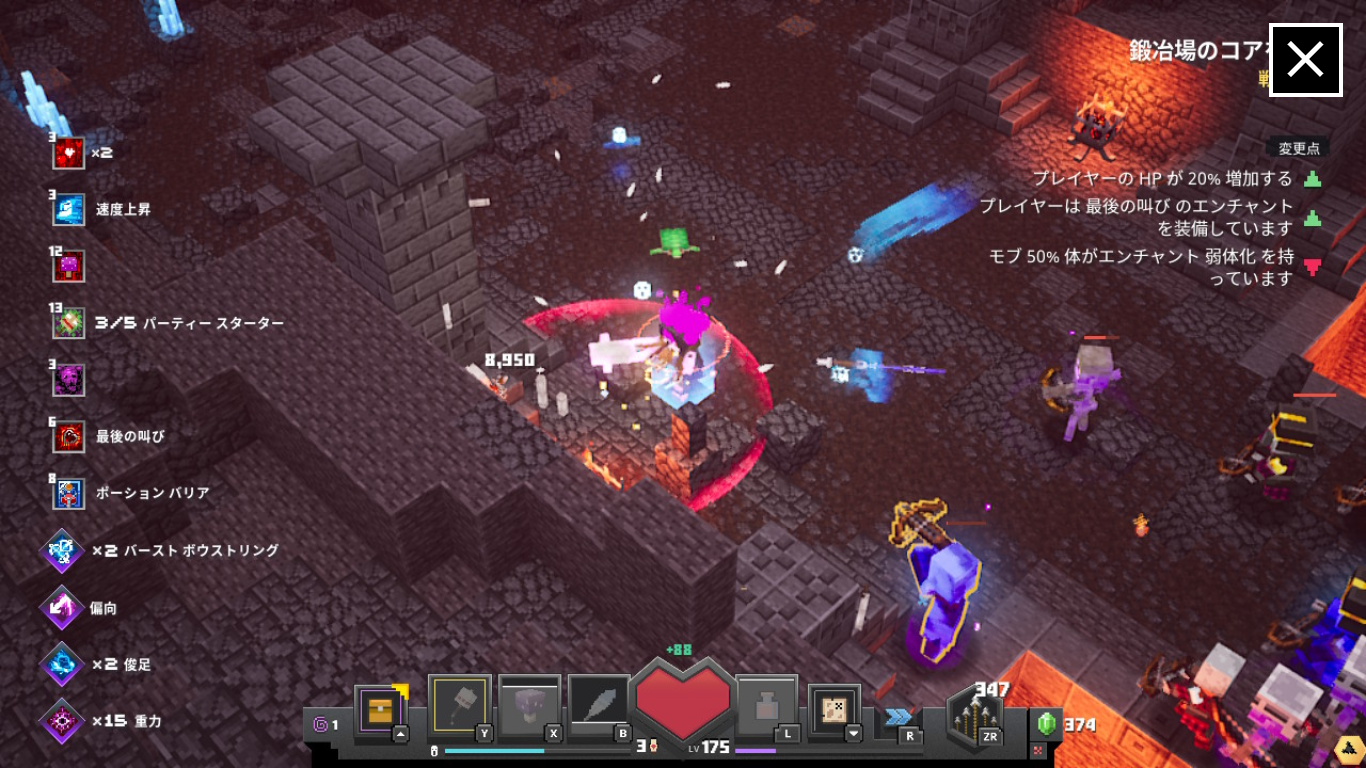The width and height of the screenshot is (1366, 768).
Task: Click the large red heart health indicator
Action: (x=683, y=703)
